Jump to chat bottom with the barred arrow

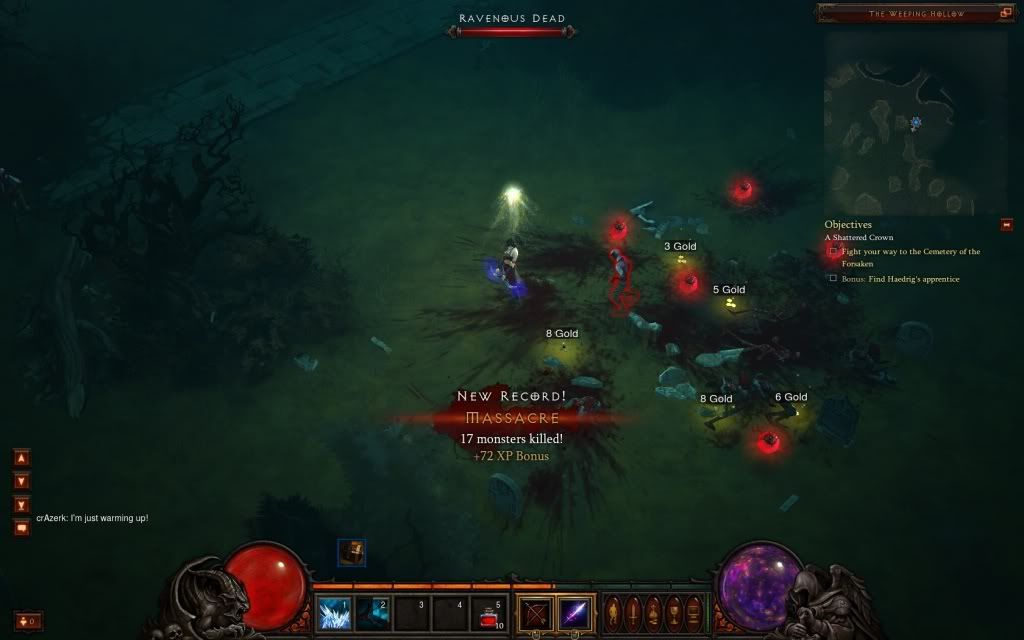pyautogui.click(x=22, y=502)
